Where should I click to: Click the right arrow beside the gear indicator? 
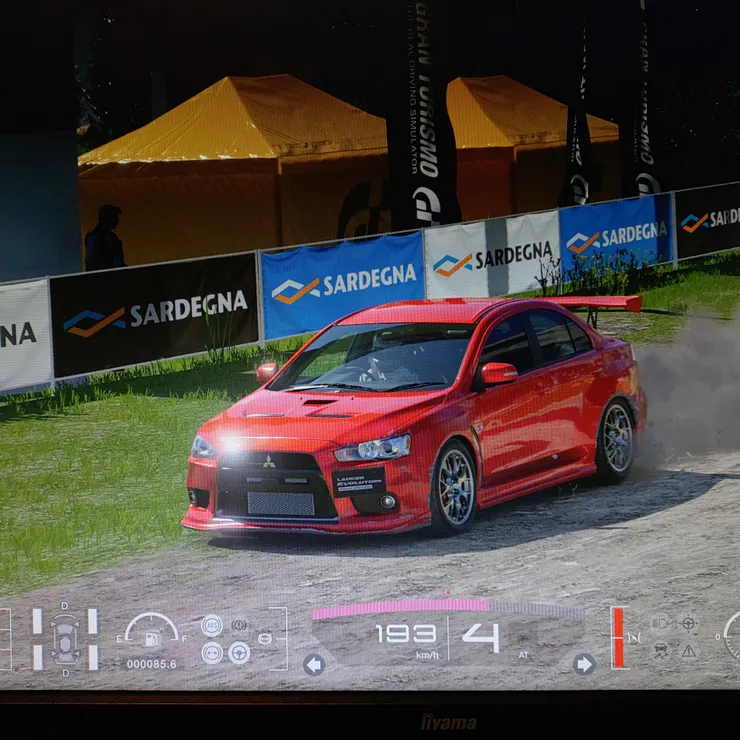584,664
